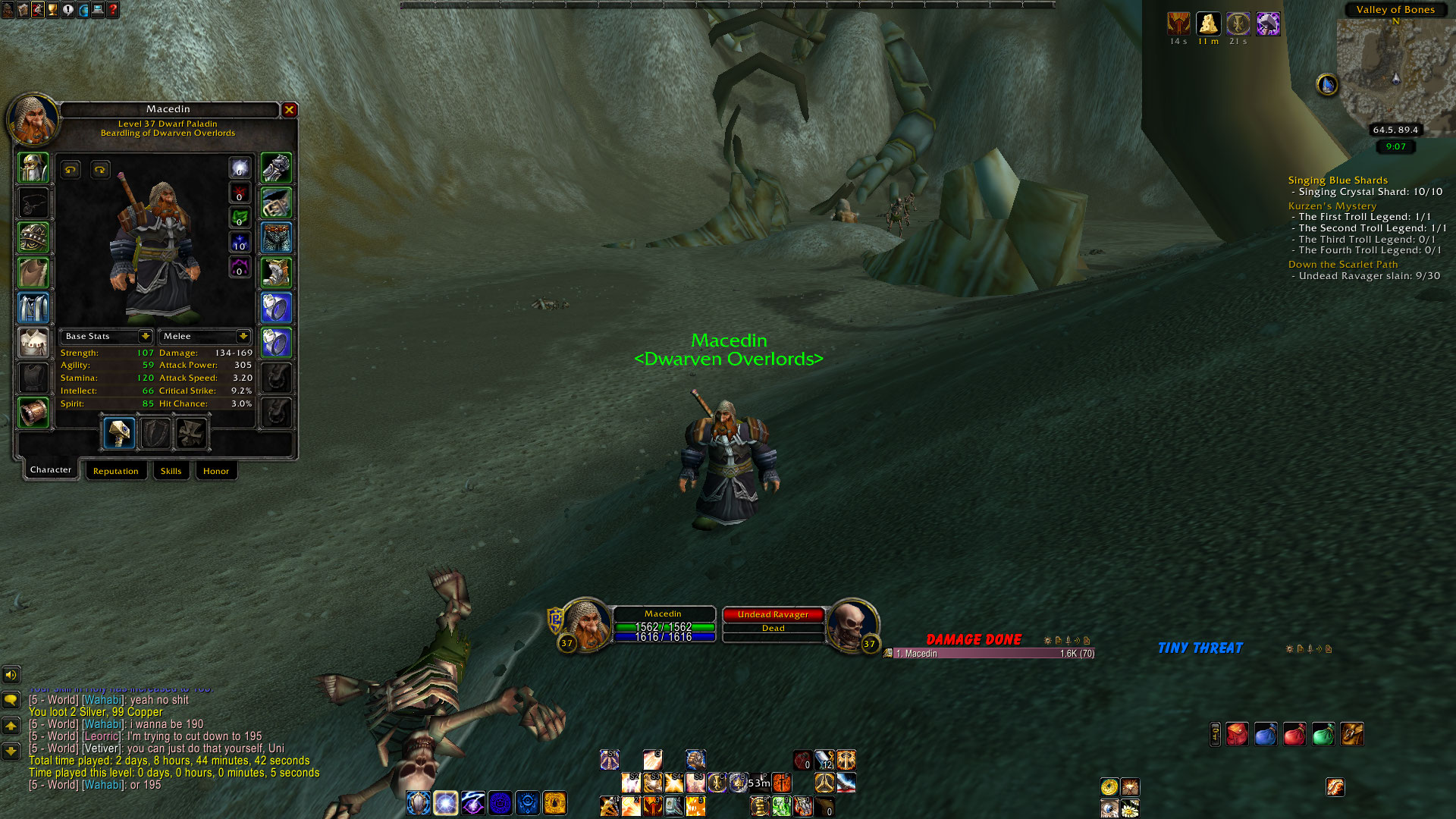
Task: Open the Down the Scarlet Path quest
Action: [1342, 264]
